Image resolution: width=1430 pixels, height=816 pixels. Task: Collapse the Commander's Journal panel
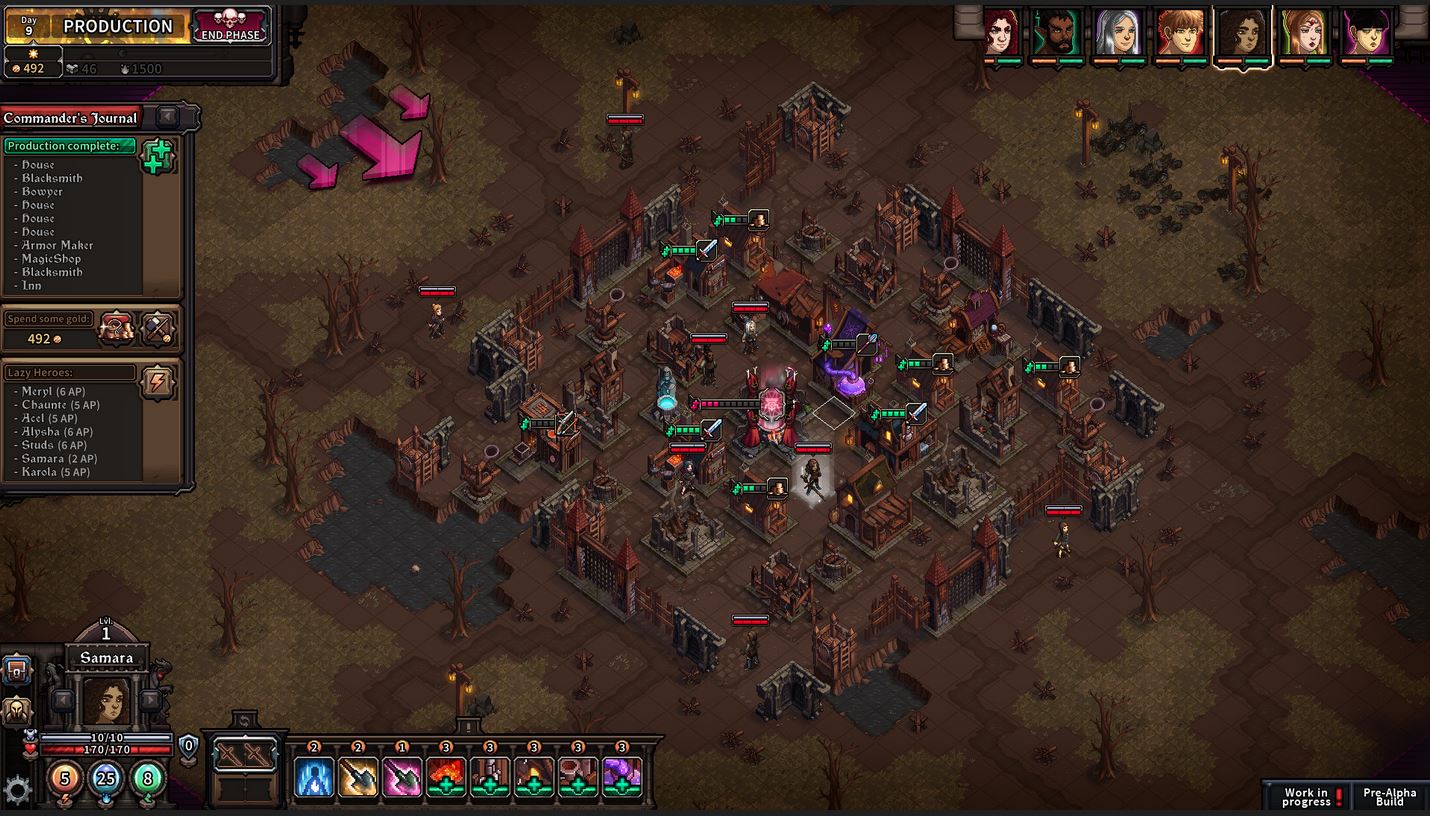coord(167,117)
